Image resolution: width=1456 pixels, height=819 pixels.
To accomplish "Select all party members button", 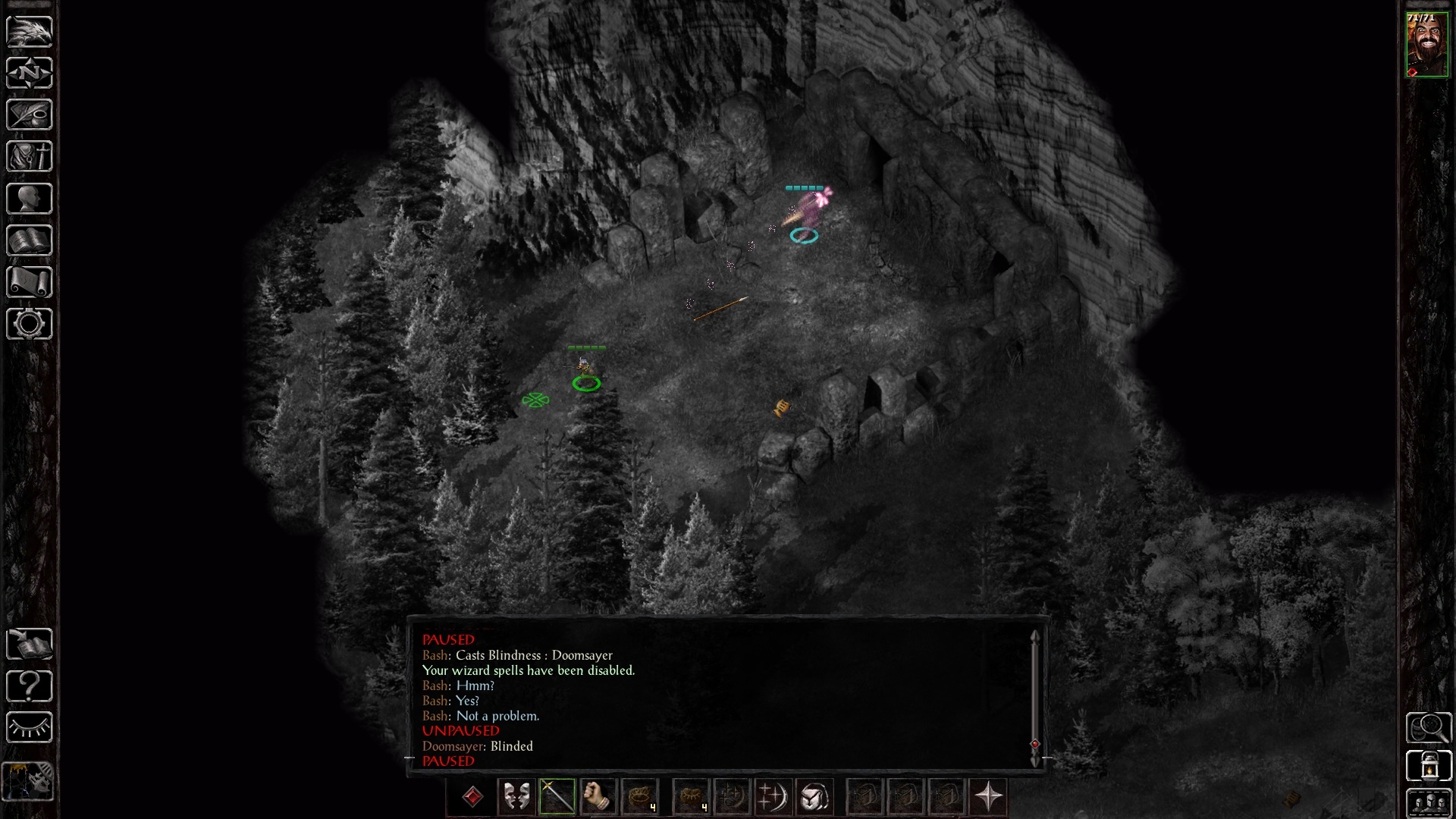I will pyautogui.click(x=1429, y=803).
